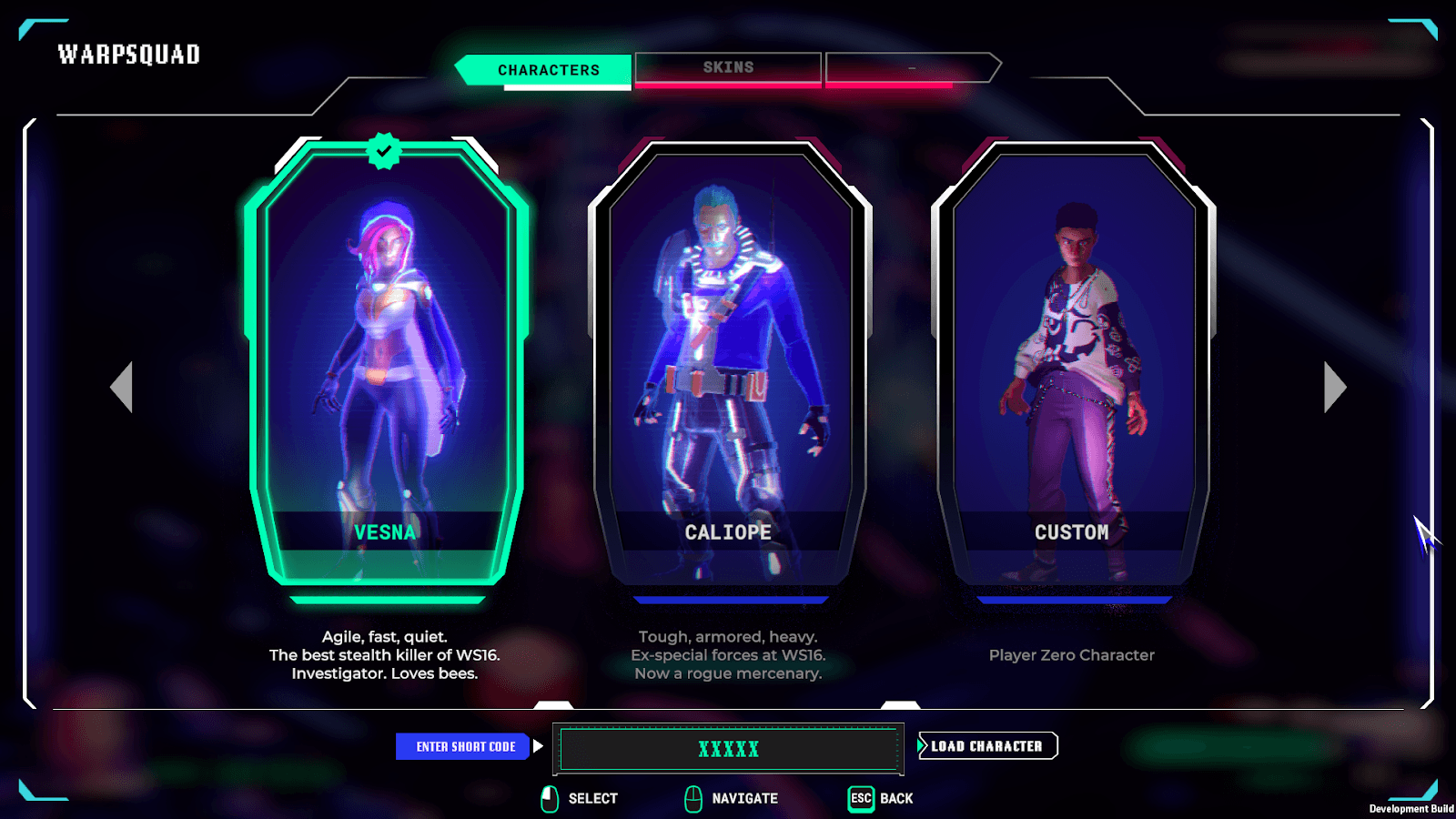Show previous characters with left arrow
This screenshot has width=1456, height=819.
122,388
